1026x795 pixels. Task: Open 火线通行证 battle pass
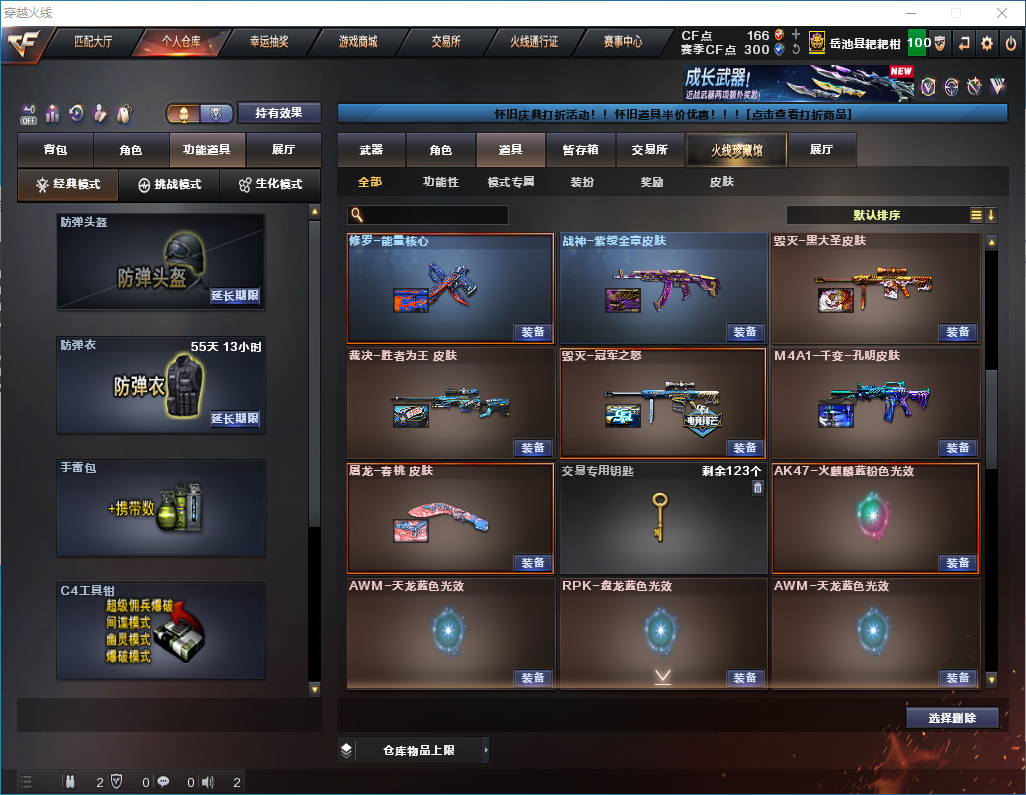pos(534,42)
